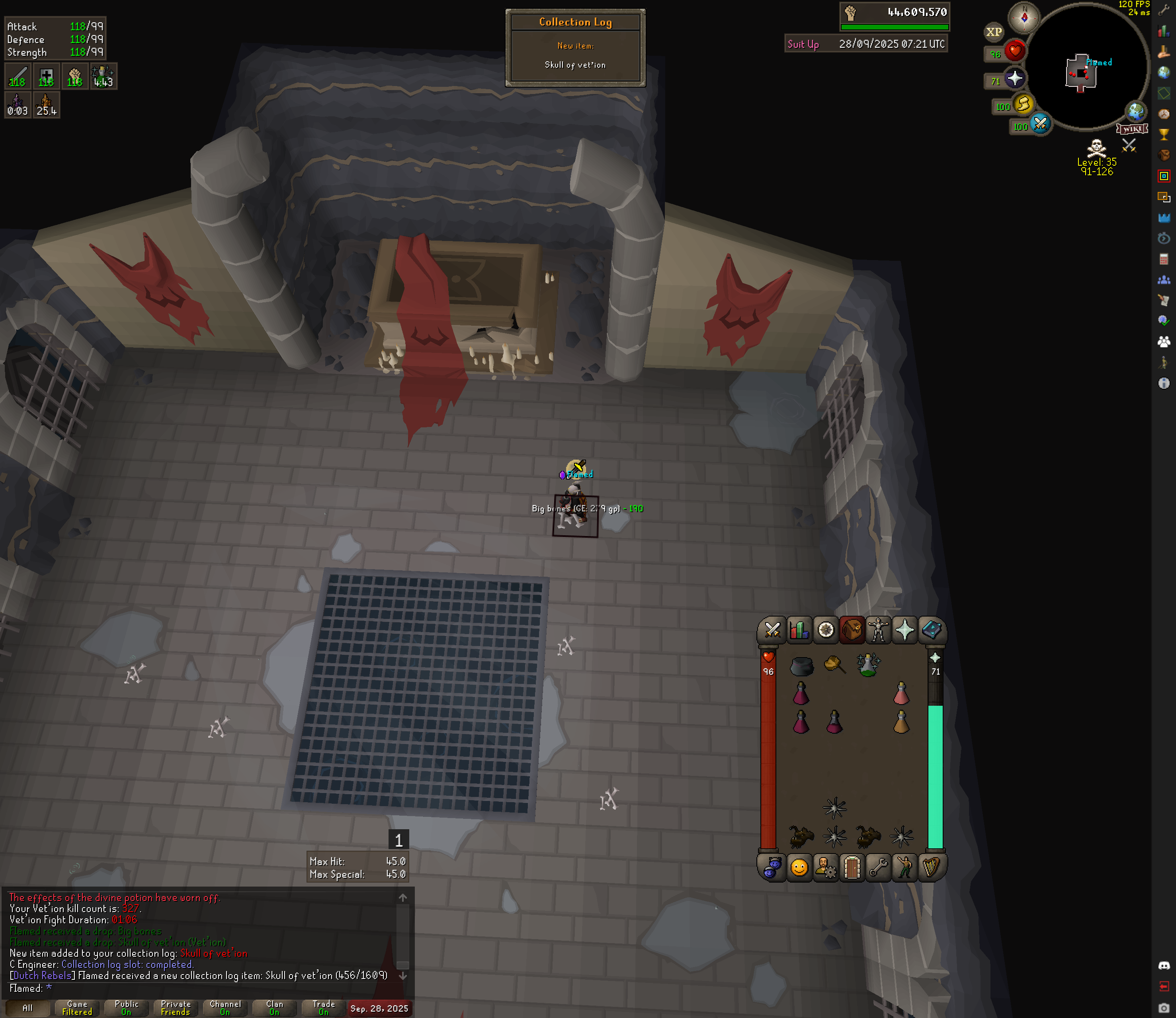Switch to the Skills tab
This screenshot has height=1018, width=1176.
pyautogui.click(x=798, y=630)
